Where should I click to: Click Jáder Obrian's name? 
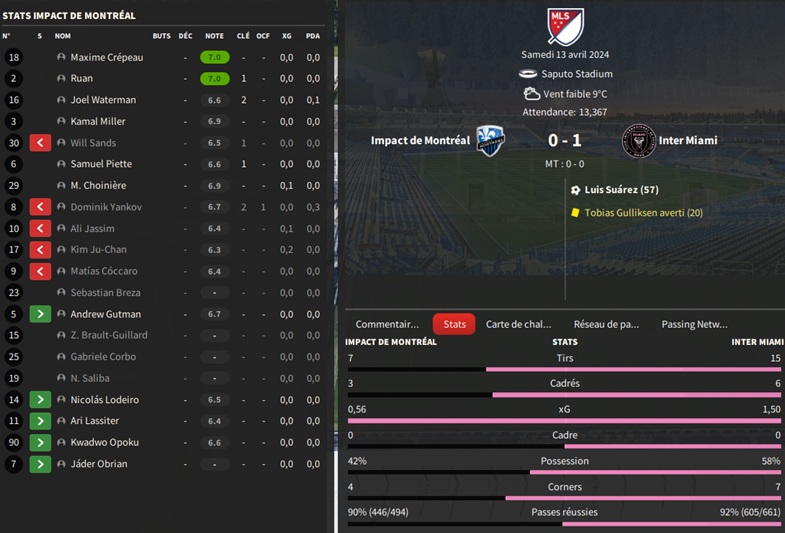(98, 464)
